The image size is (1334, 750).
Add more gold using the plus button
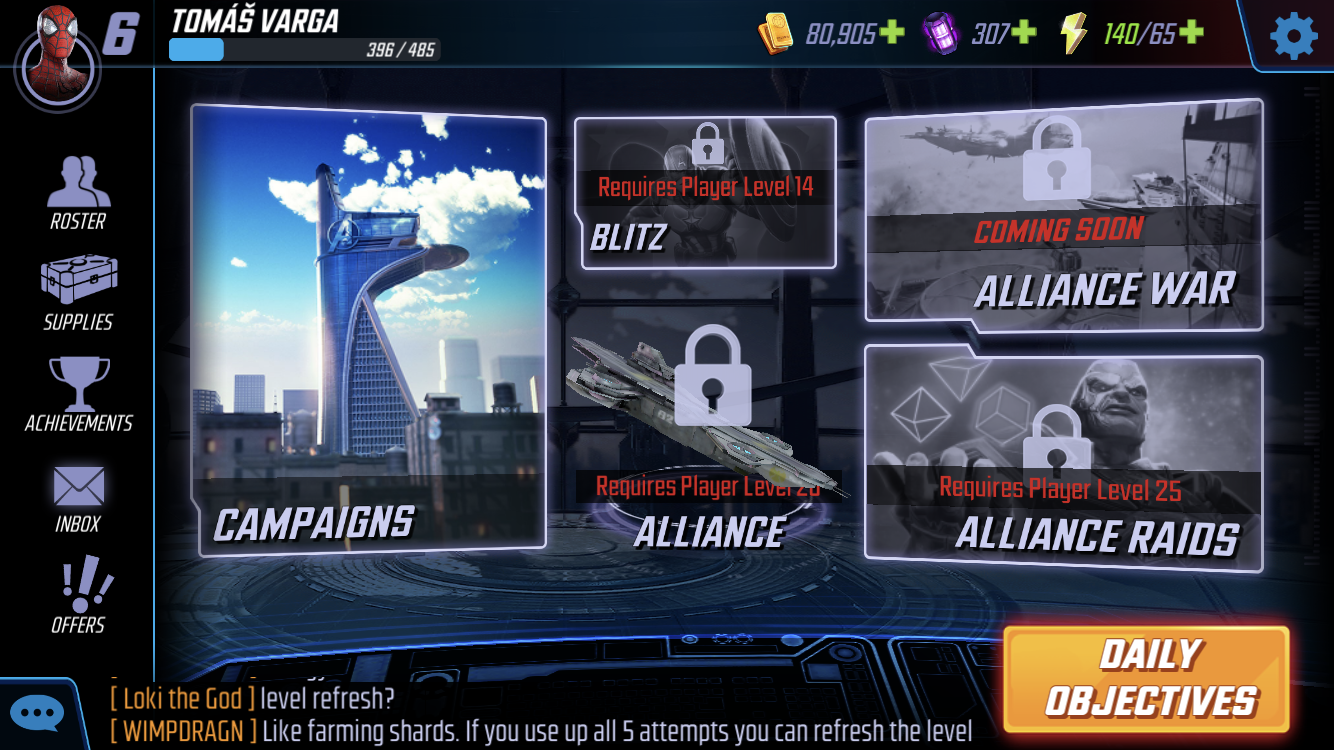click(891, 34)
